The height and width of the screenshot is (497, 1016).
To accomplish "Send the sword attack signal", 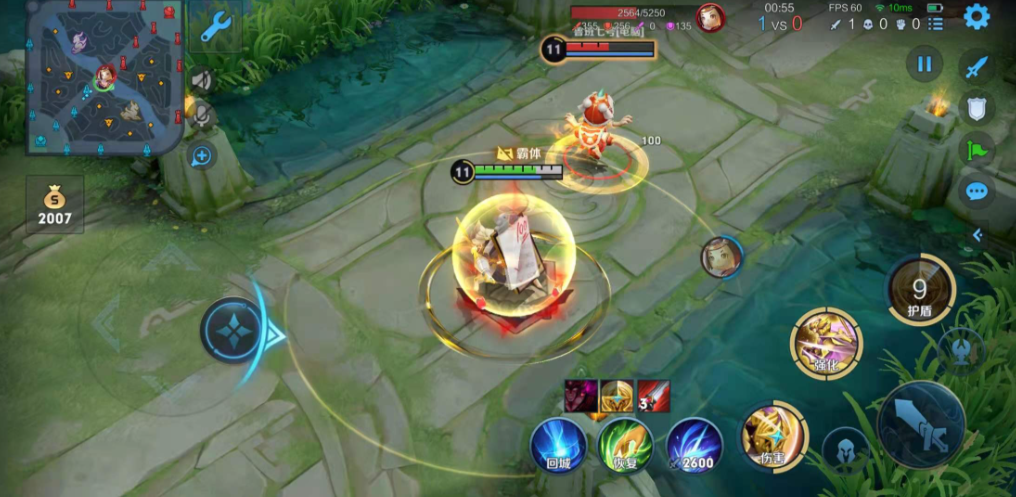I will click(976, 67).
